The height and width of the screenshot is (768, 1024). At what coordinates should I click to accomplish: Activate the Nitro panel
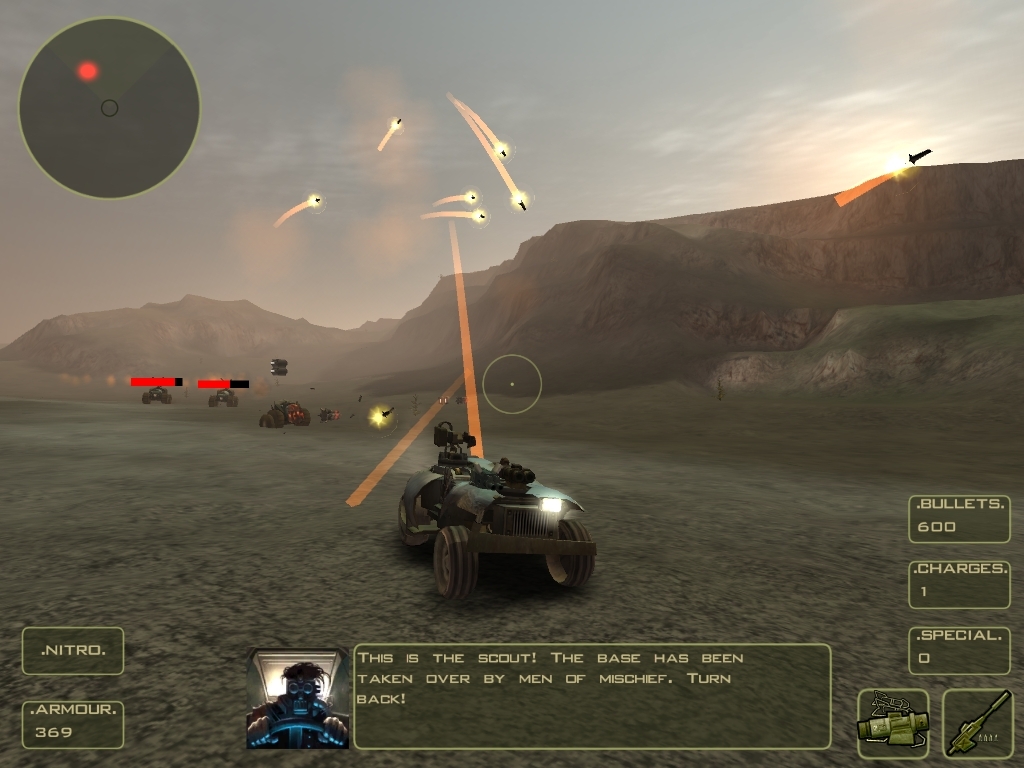(x=73, y=651)
